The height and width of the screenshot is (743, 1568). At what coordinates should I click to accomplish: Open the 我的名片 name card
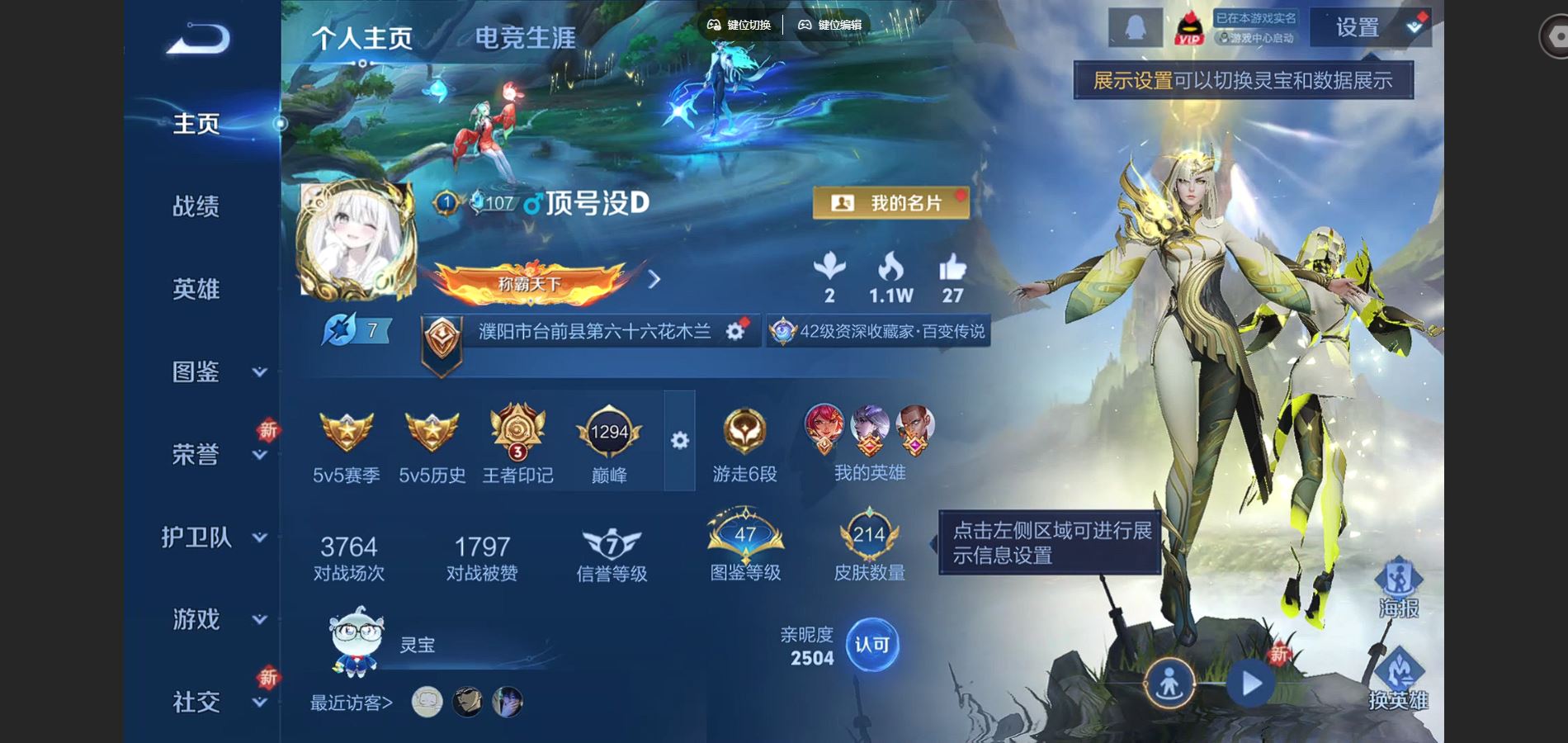(x=890, y=202)
